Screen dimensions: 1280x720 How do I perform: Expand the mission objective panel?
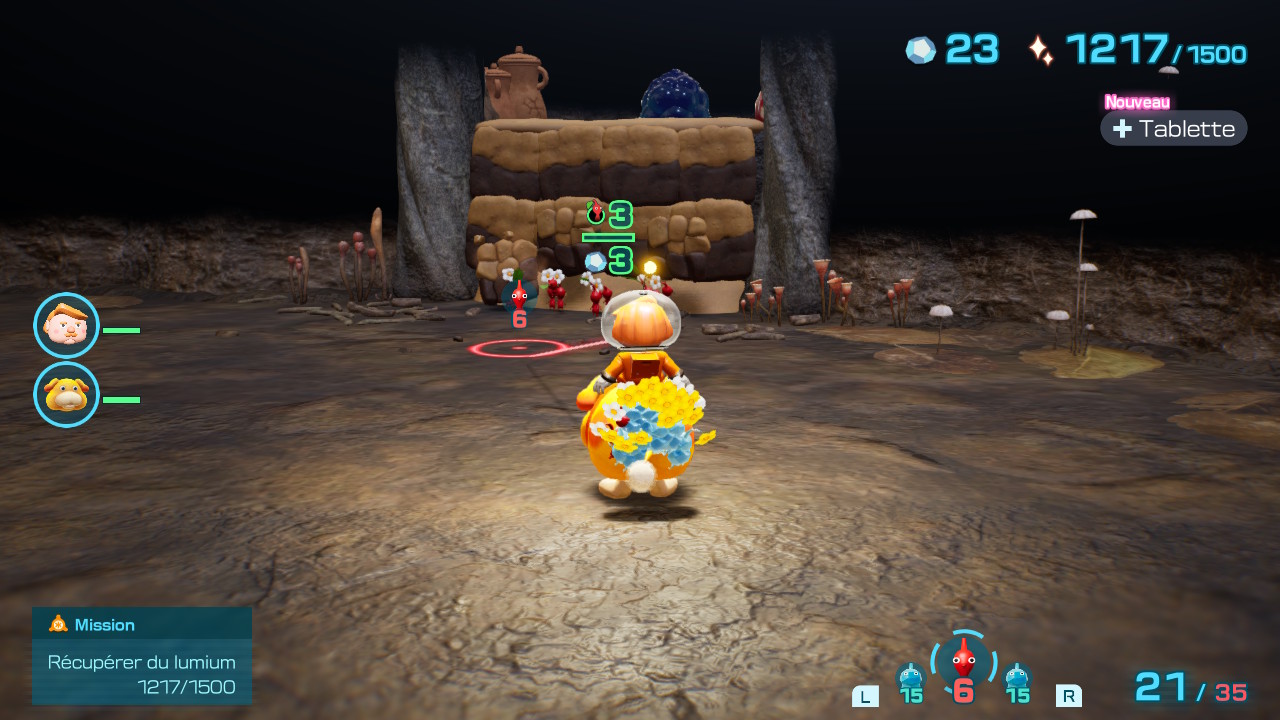pos(141,656)
